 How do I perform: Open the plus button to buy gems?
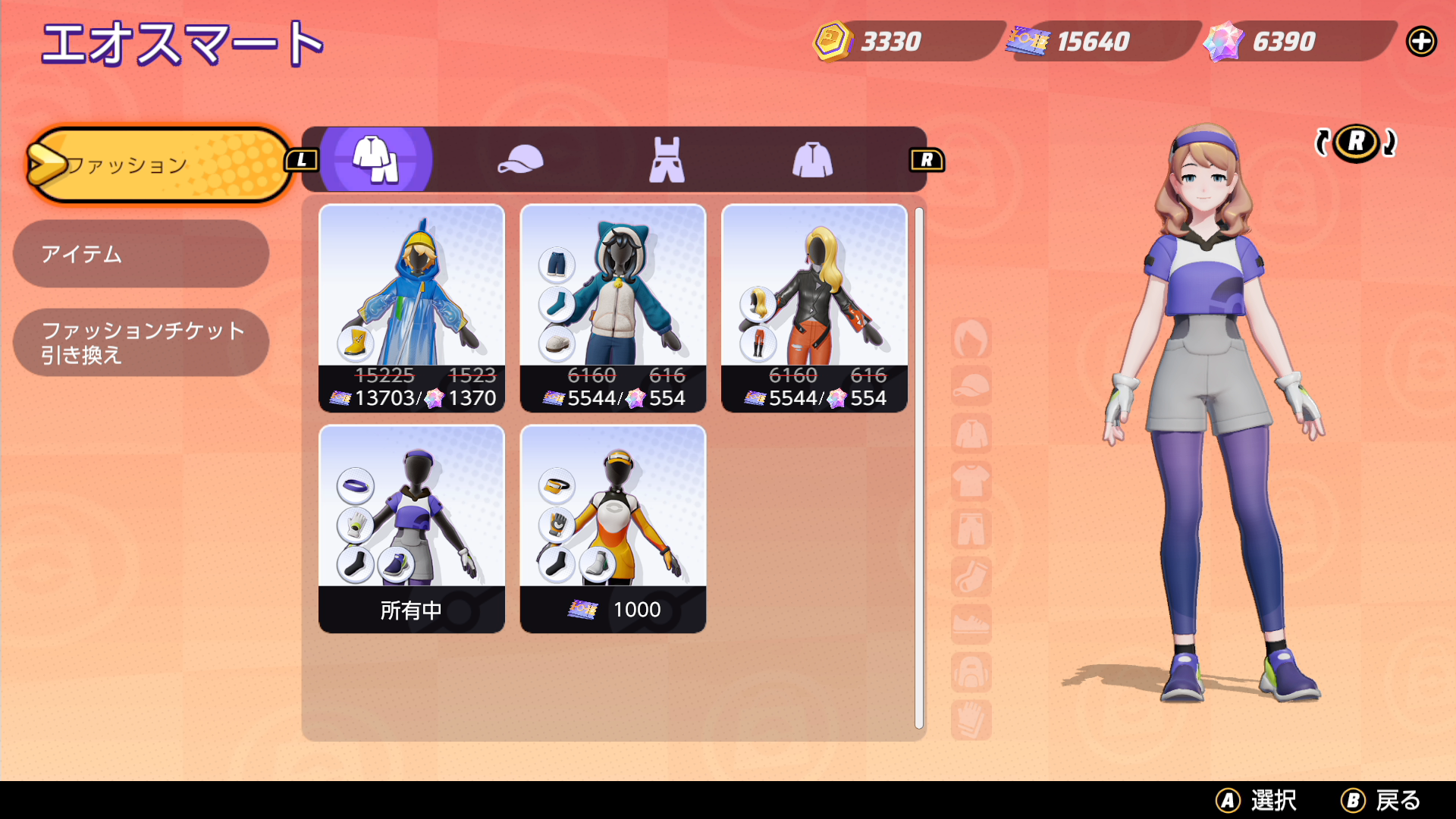tap(1423, 42)
